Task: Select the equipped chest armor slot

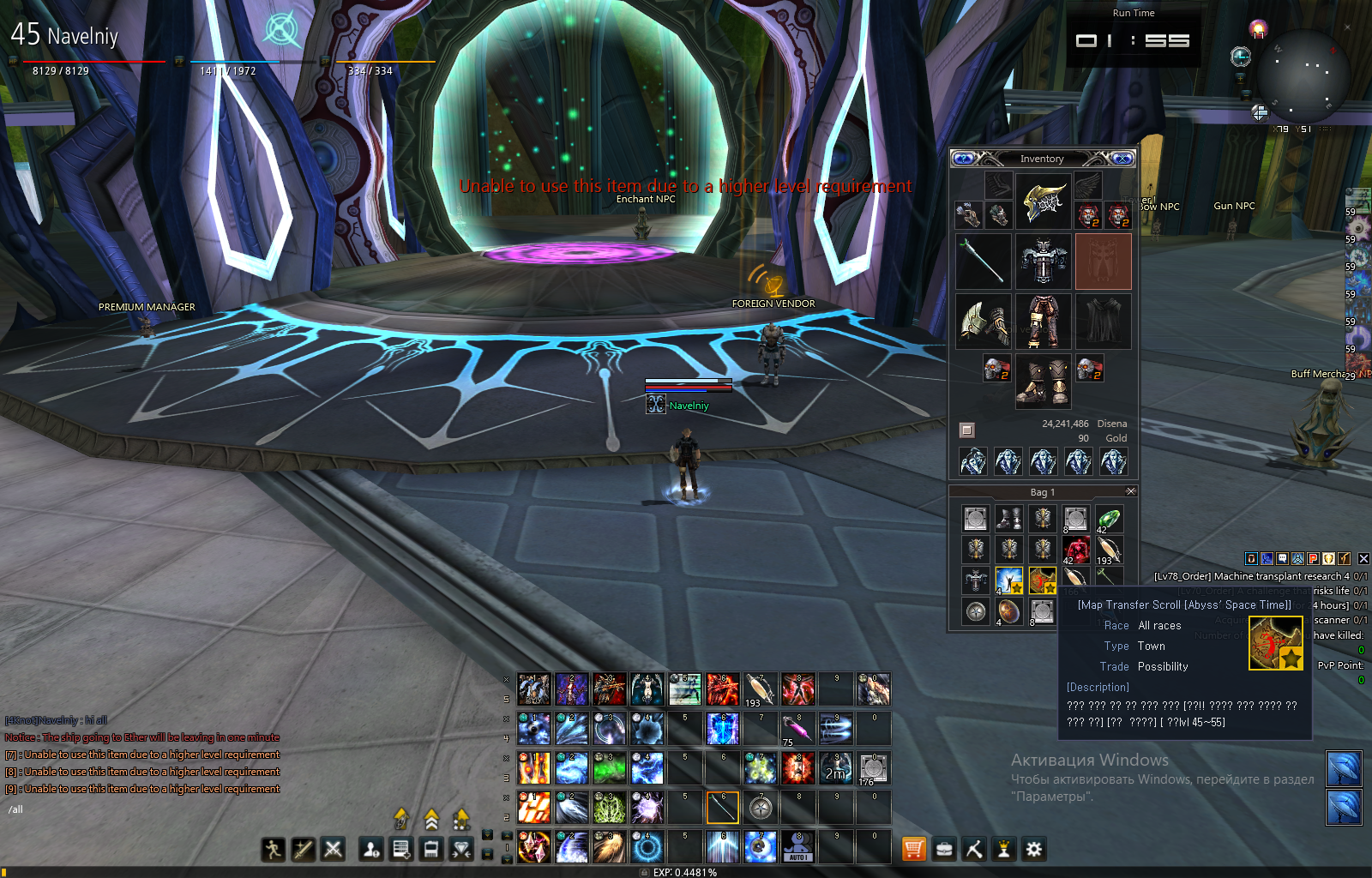Action: (x=1043, y=261)
